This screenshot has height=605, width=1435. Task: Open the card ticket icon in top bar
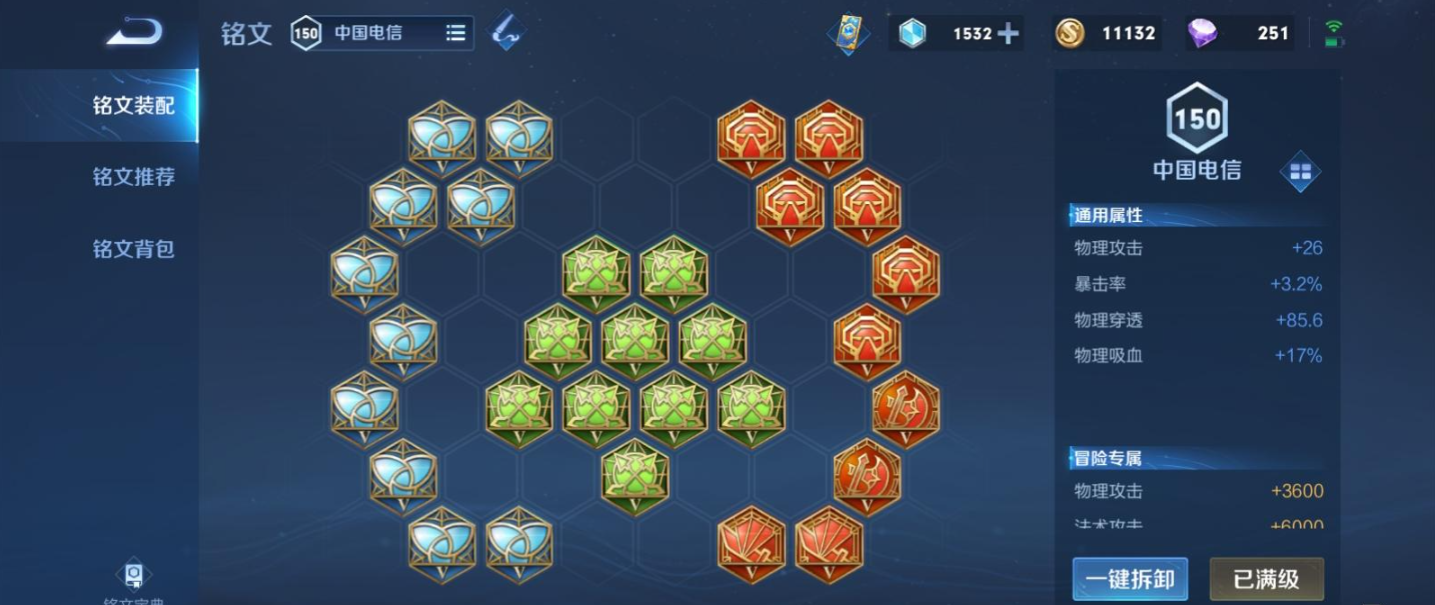848,33
